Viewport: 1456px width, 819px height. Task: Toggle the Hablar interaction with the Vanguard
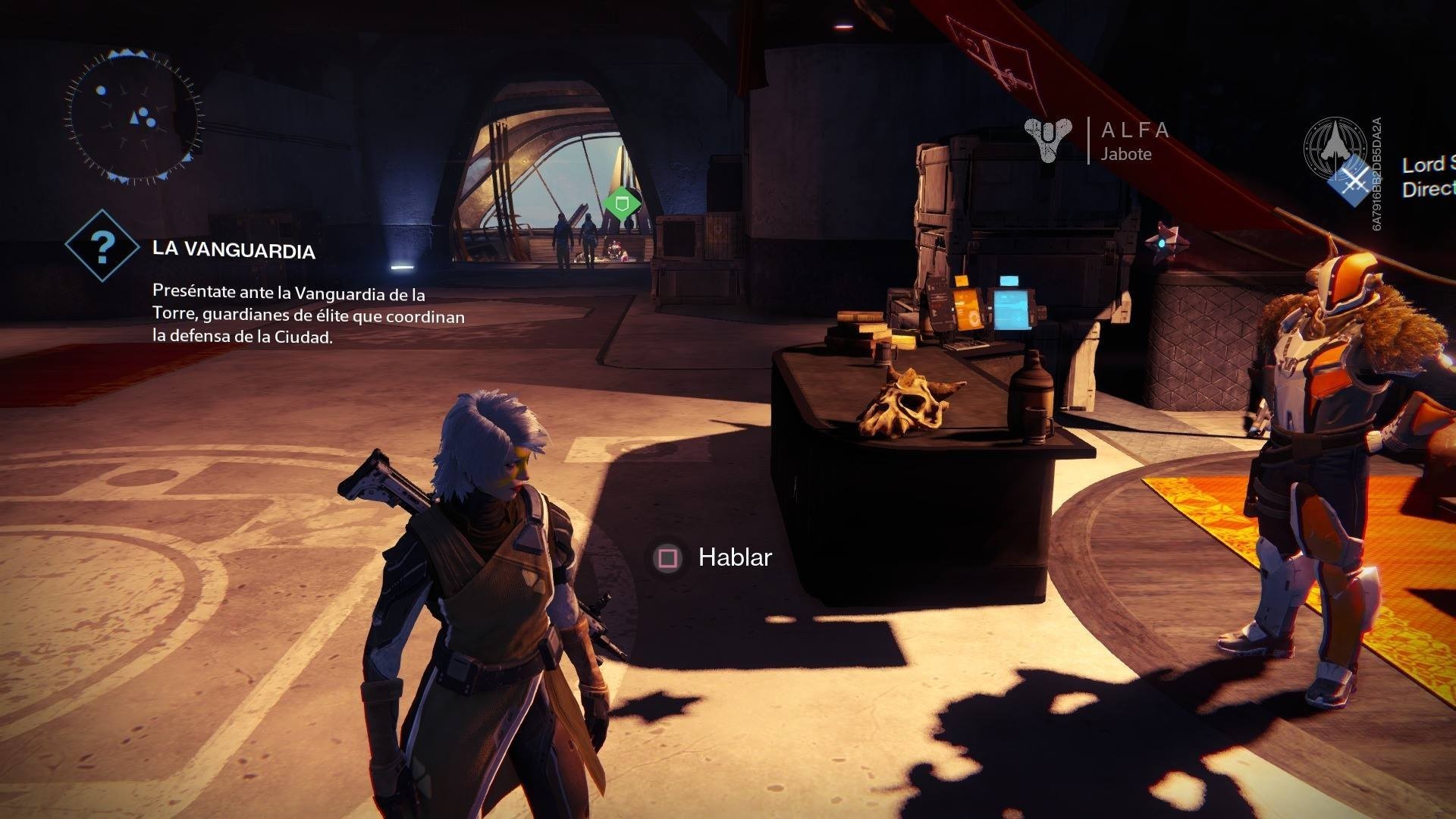[733, 558]
